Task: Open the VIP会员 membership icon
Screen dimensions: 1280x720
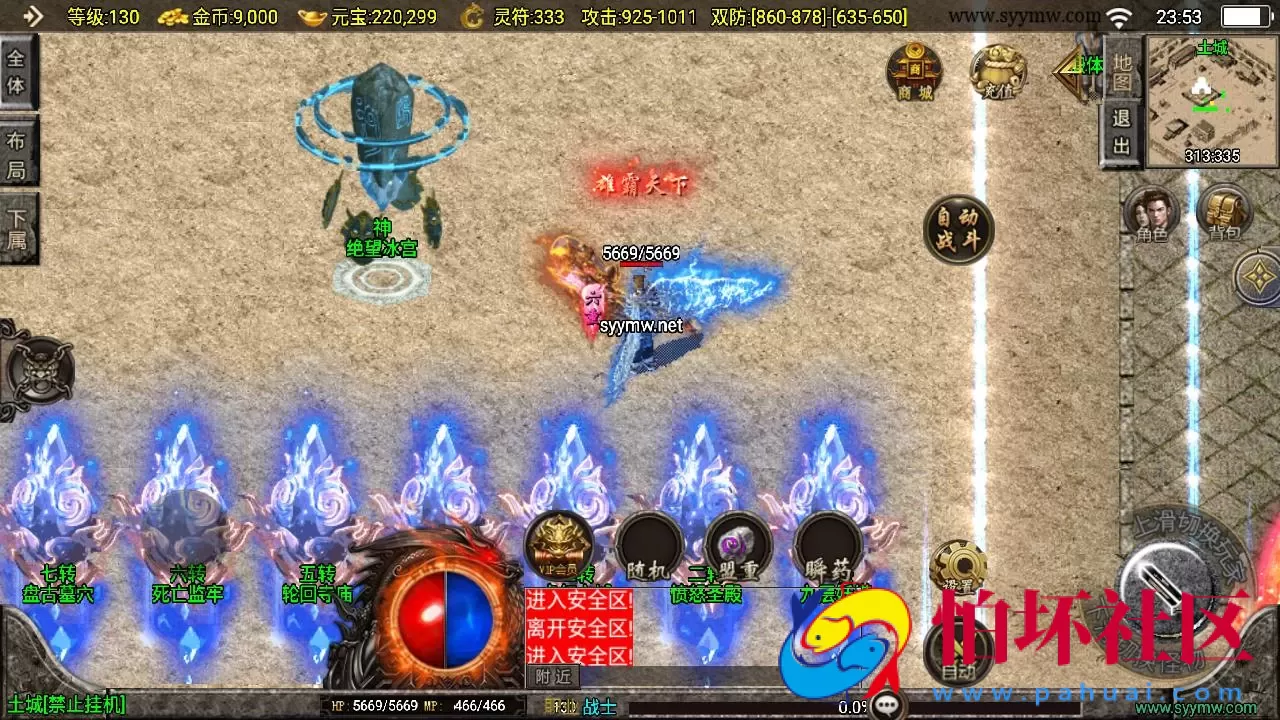Action: point(558,546)
